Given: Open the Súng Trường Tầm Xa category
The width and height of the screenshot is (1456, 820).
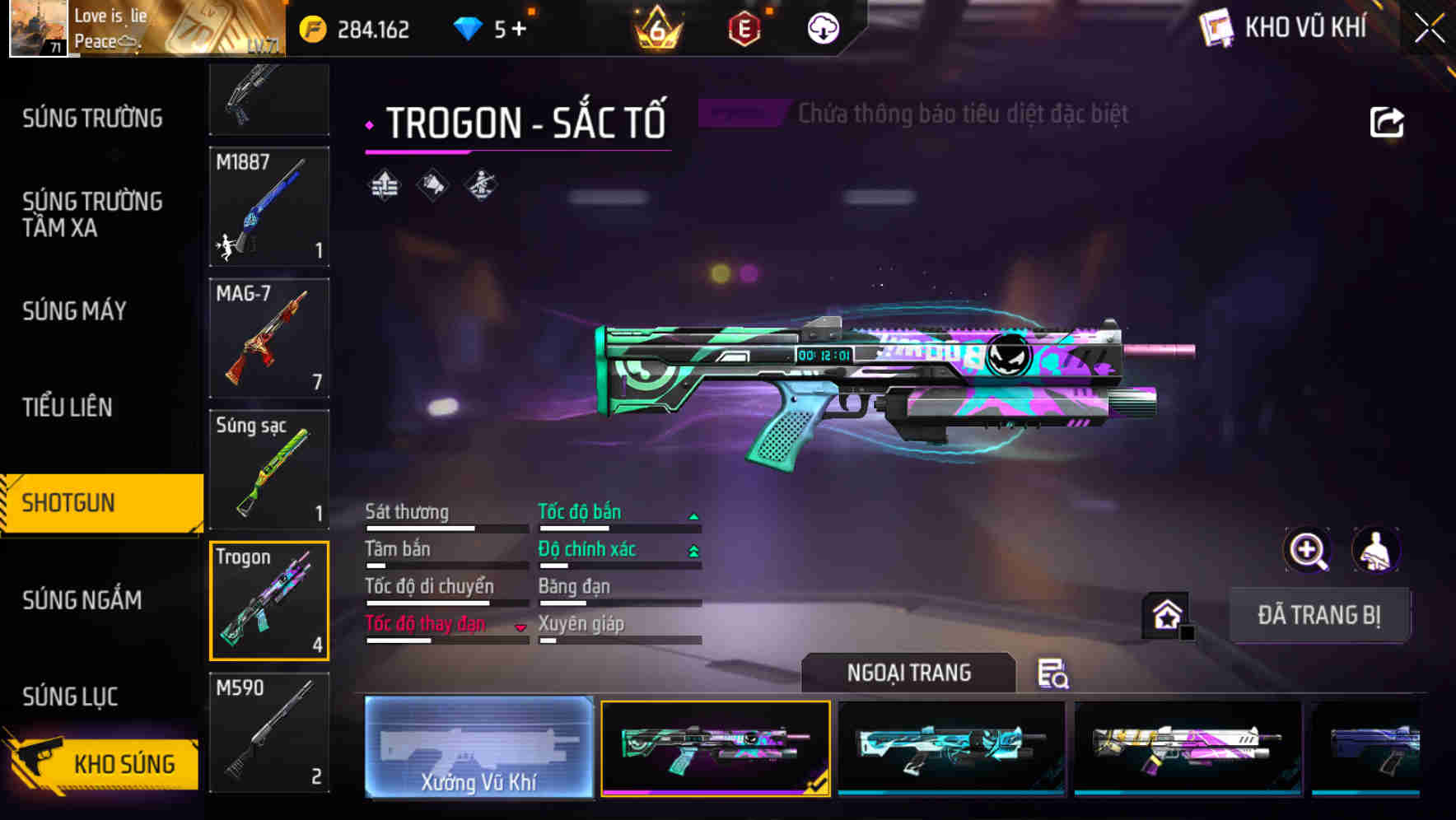Looking at the screenshot, I should pyautogui.click(x=92, y=214).
